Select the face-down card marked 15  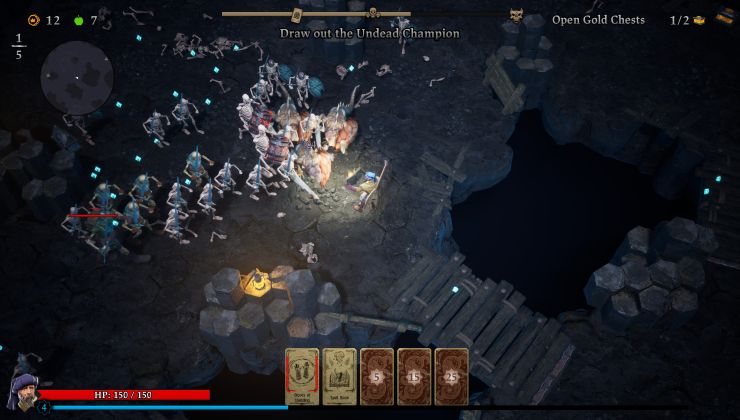414,376
